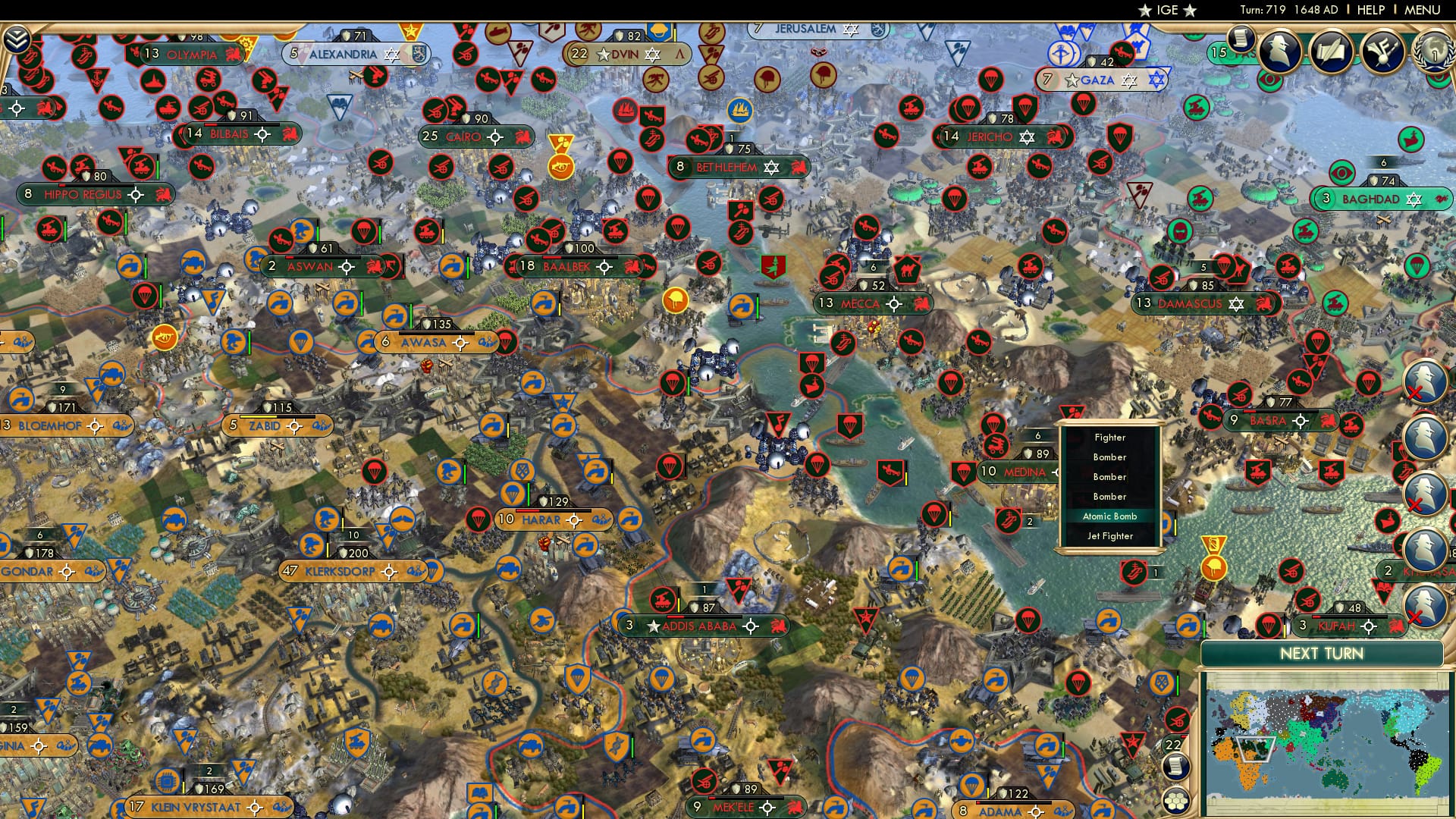This screenshot has height=819, width=1456.
Task: Open the HELP screen
Action: 1370,10
